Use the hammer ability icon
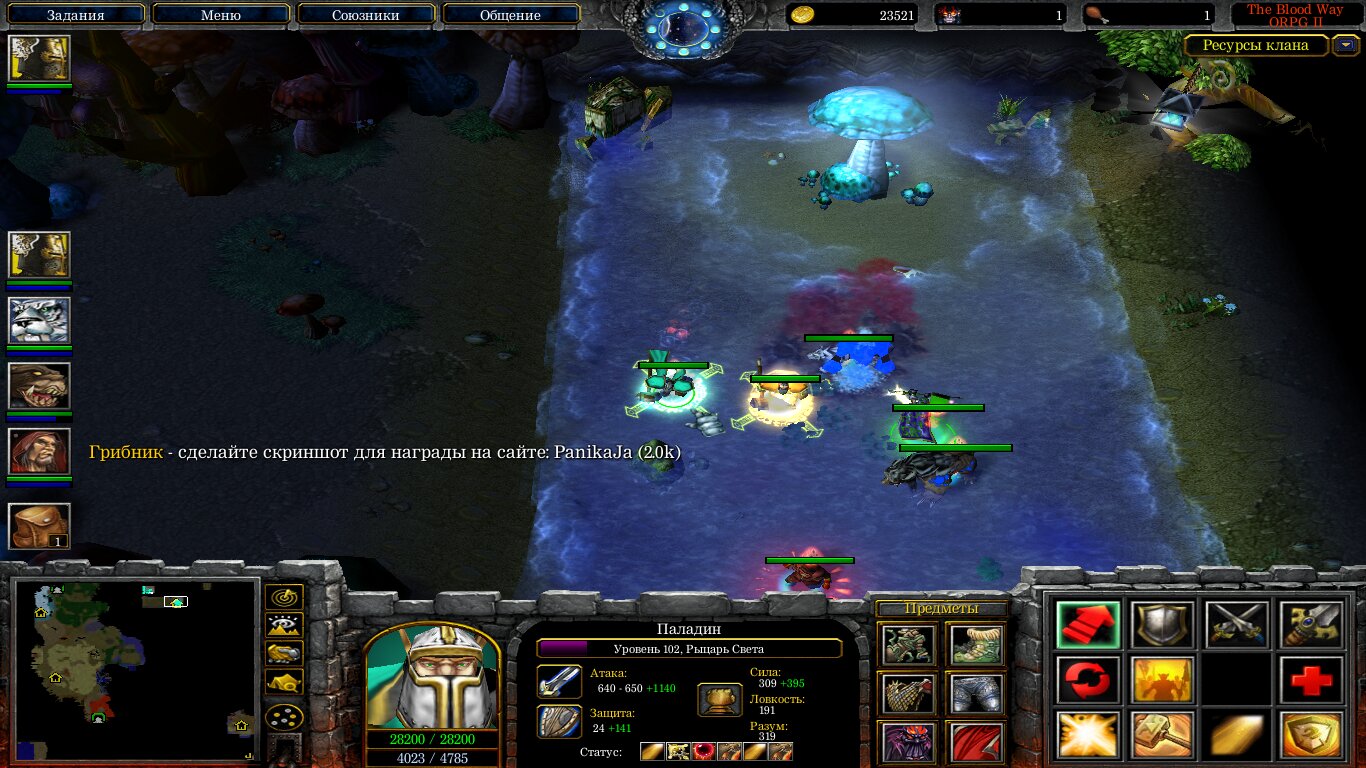Image resolution: width=1366 pixels, height=768 pixels. [x=1161, y=736]
